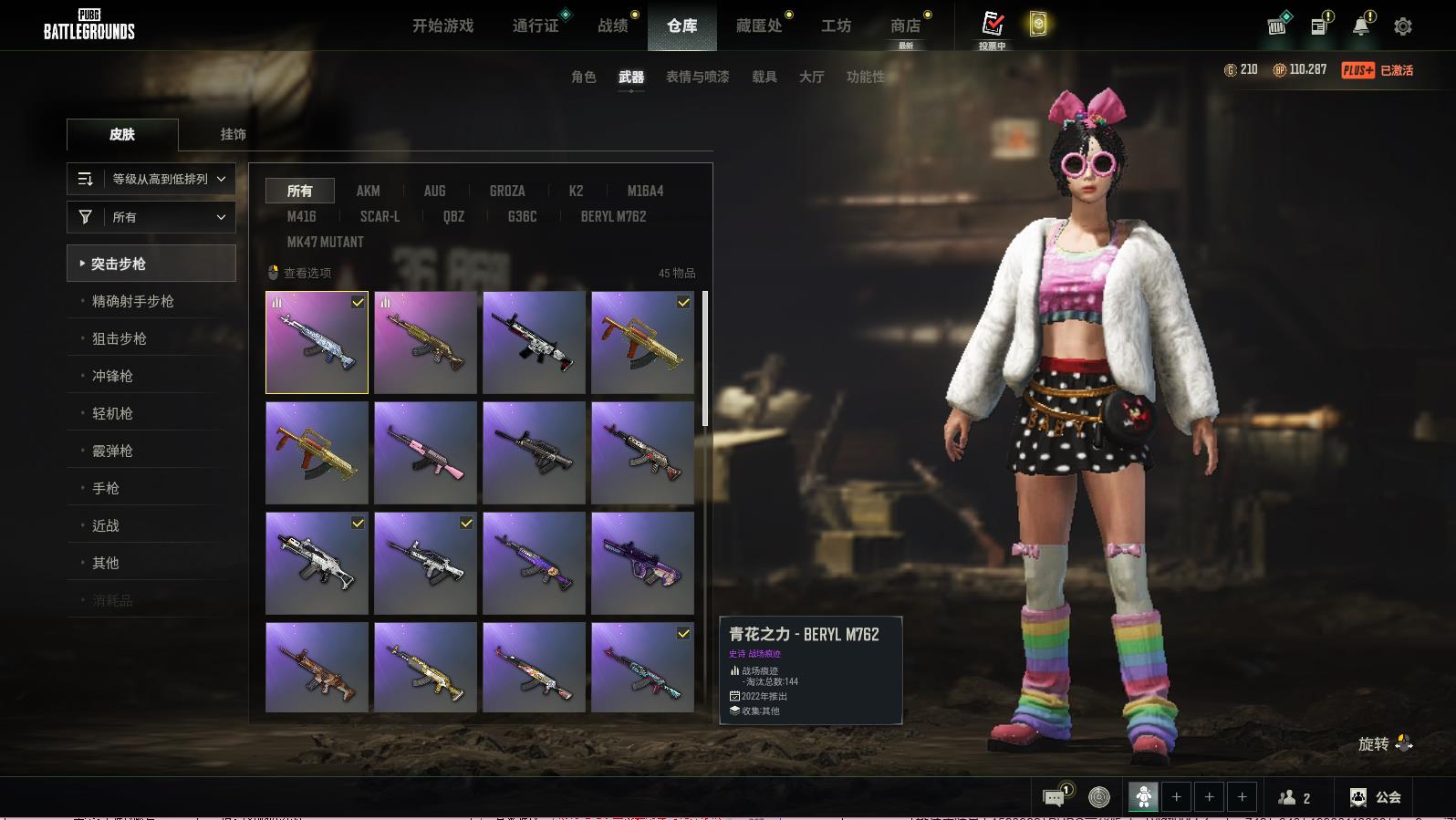Open the 商店 shop

[905, 26]
